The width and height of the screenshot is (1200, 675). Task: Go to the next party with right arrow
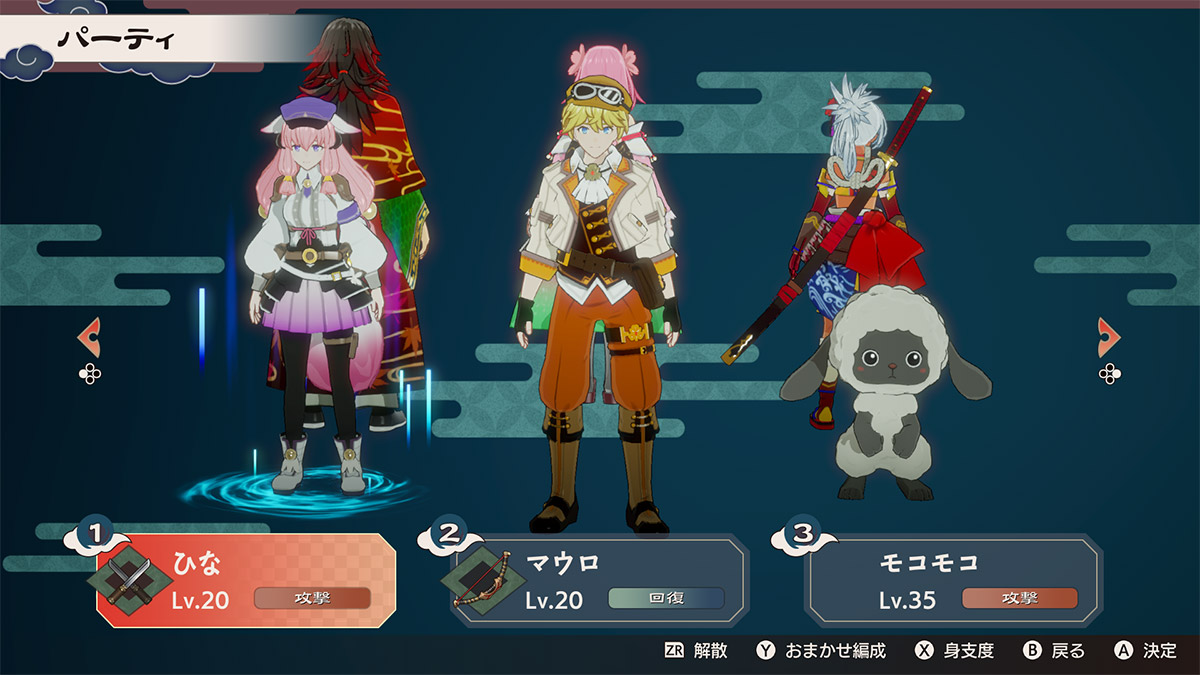click(x=1109, y=337)
